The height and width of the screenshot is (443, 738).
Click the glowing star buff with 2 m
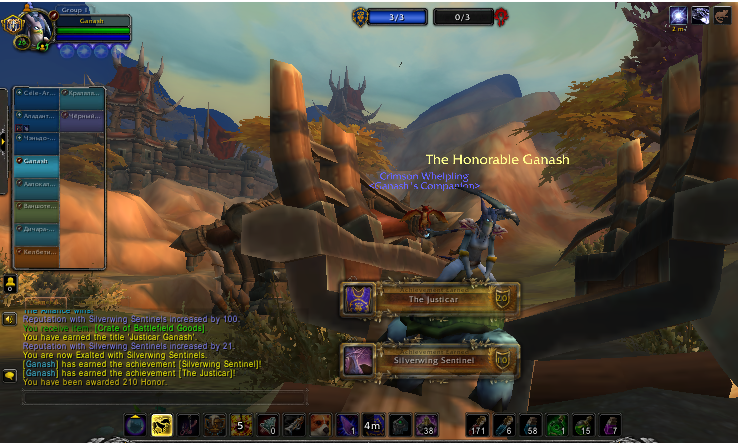click(679, 16)
